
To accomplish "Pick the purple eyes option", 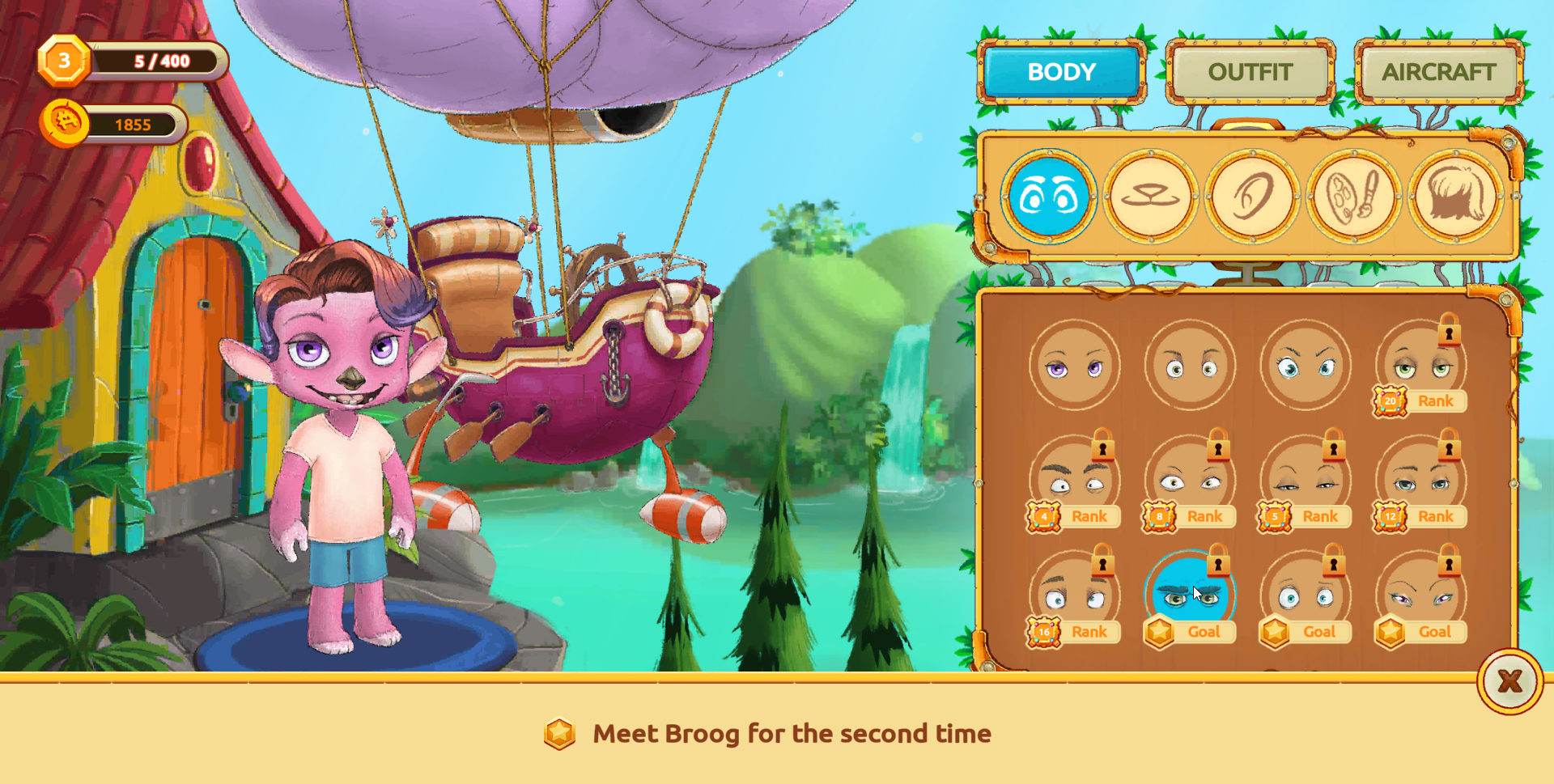I will click(1074, 366).
